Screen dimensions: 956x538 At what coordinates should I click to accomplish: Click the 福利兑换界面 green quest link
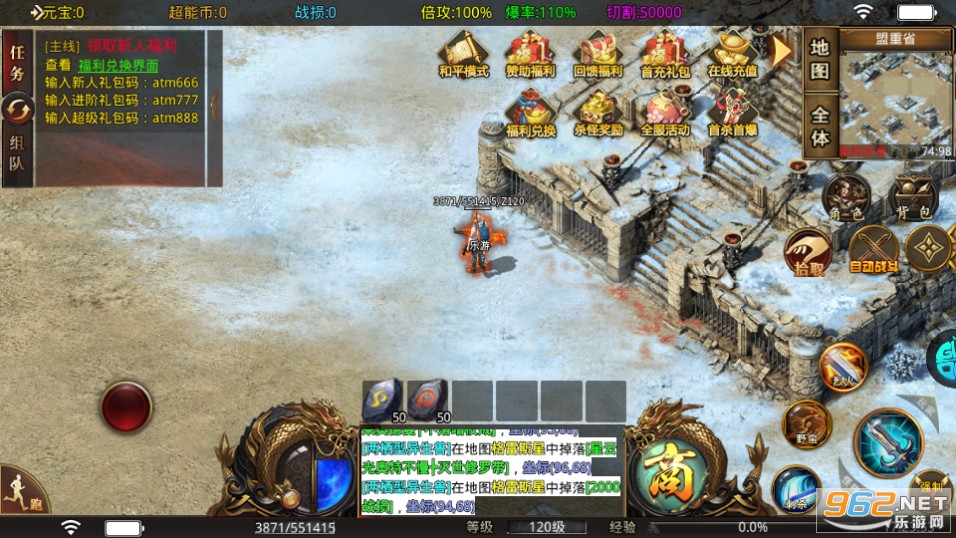point(118,65)
